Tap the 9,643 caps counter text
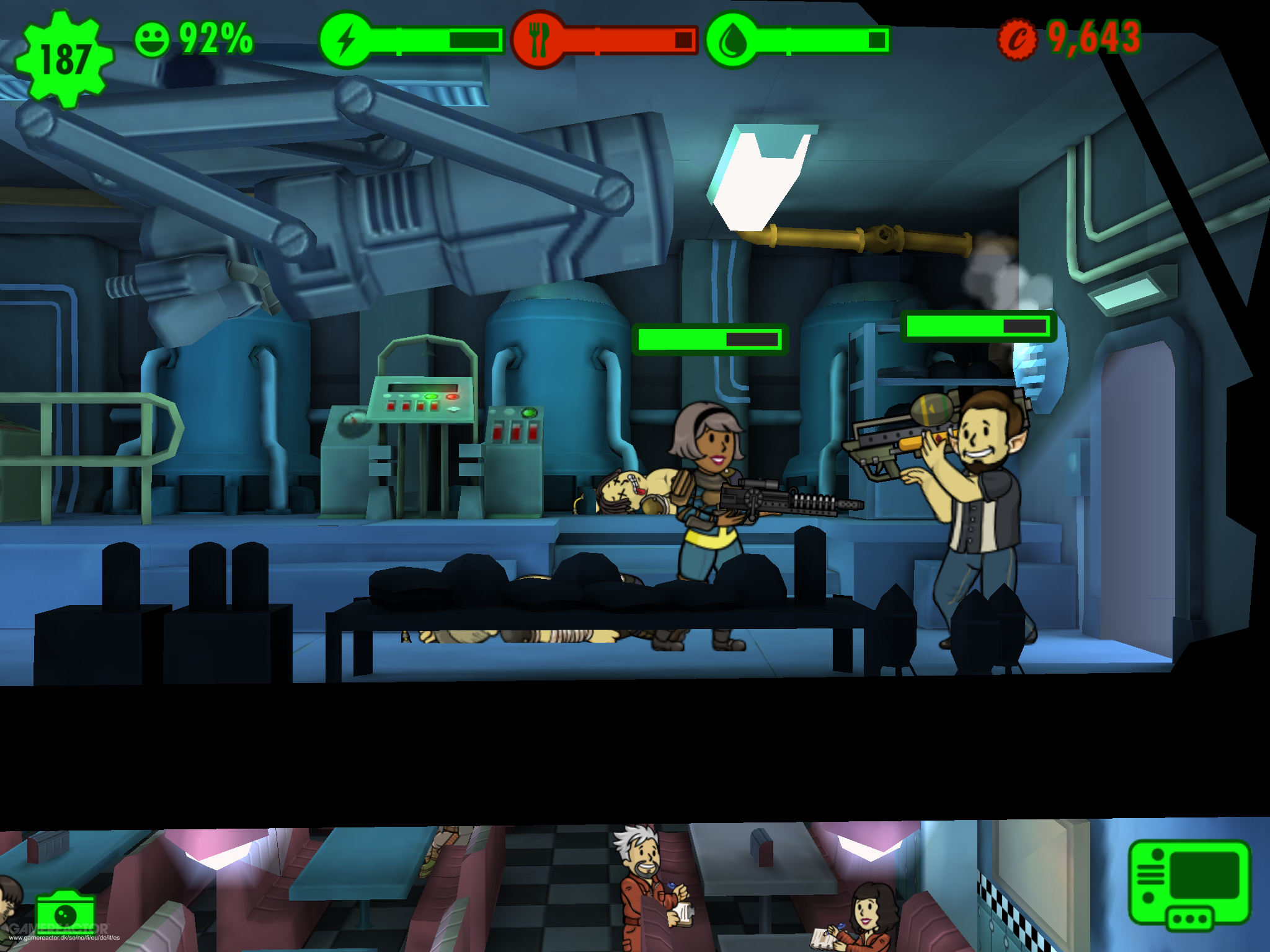The width and height of the screenshot is (1270, 952). (1091, 38)
